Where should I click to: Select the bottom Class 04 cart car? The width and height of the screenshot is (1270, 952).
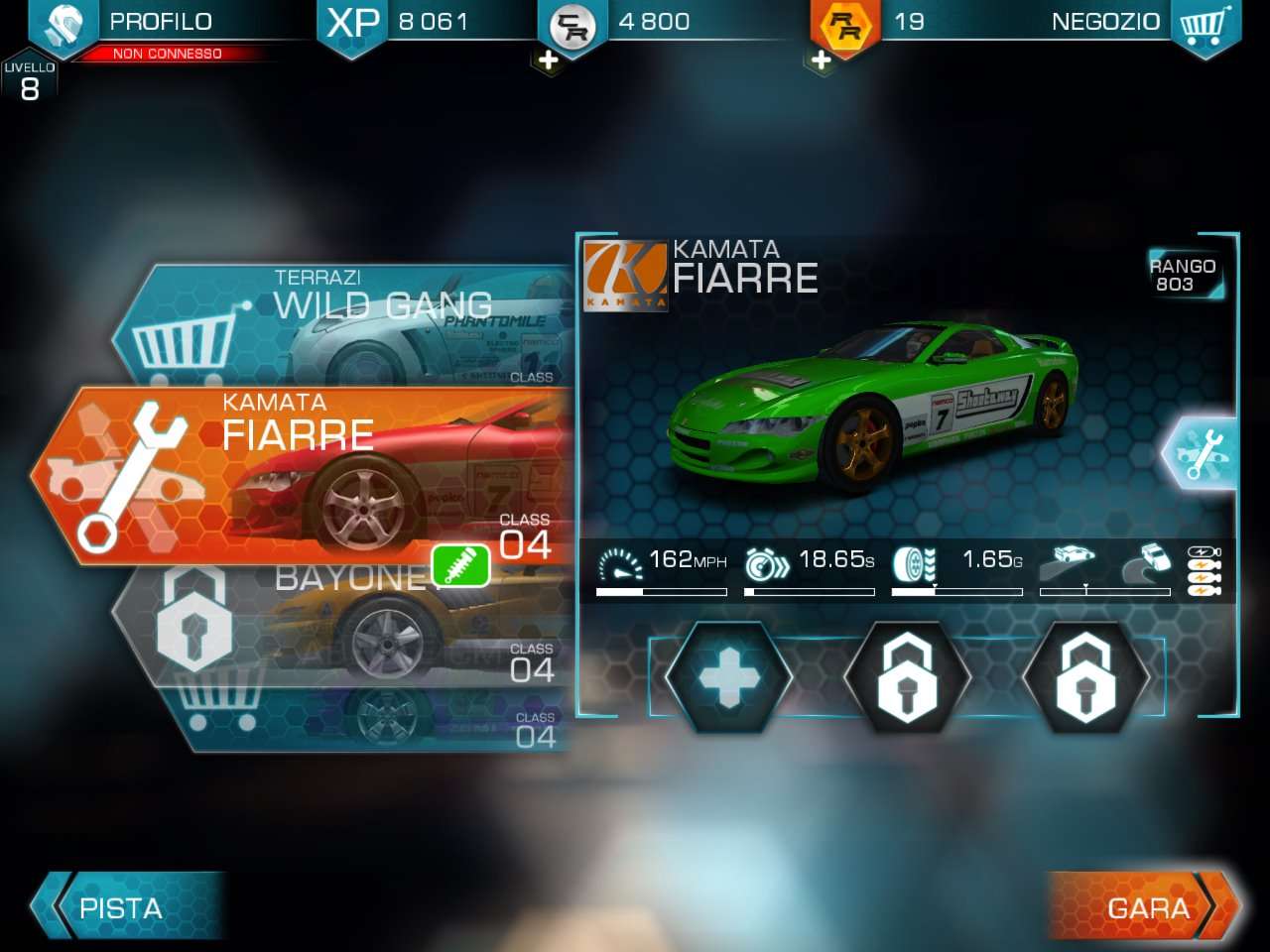377,721
